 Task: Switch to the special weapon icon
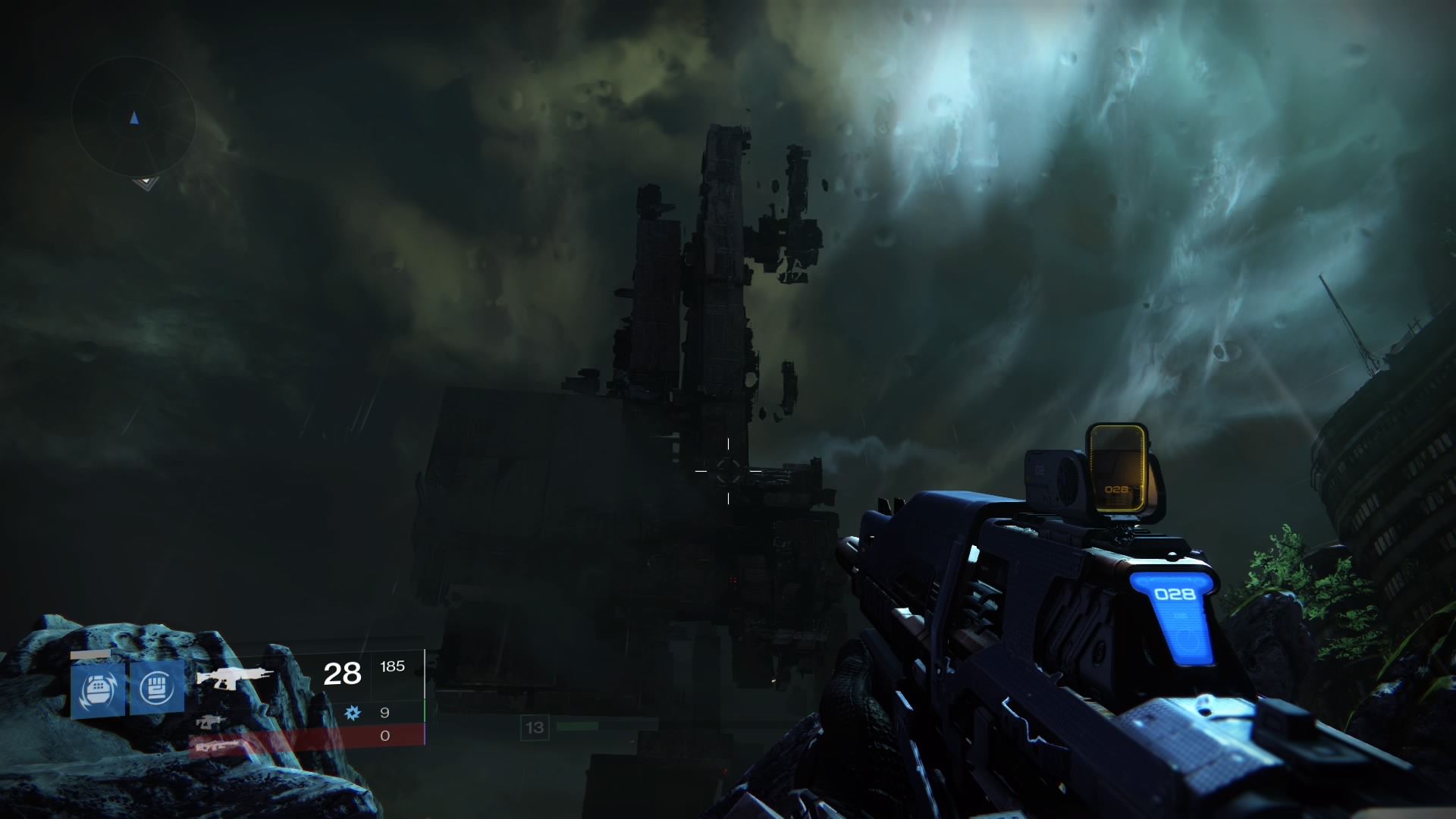tap(212, 721)
